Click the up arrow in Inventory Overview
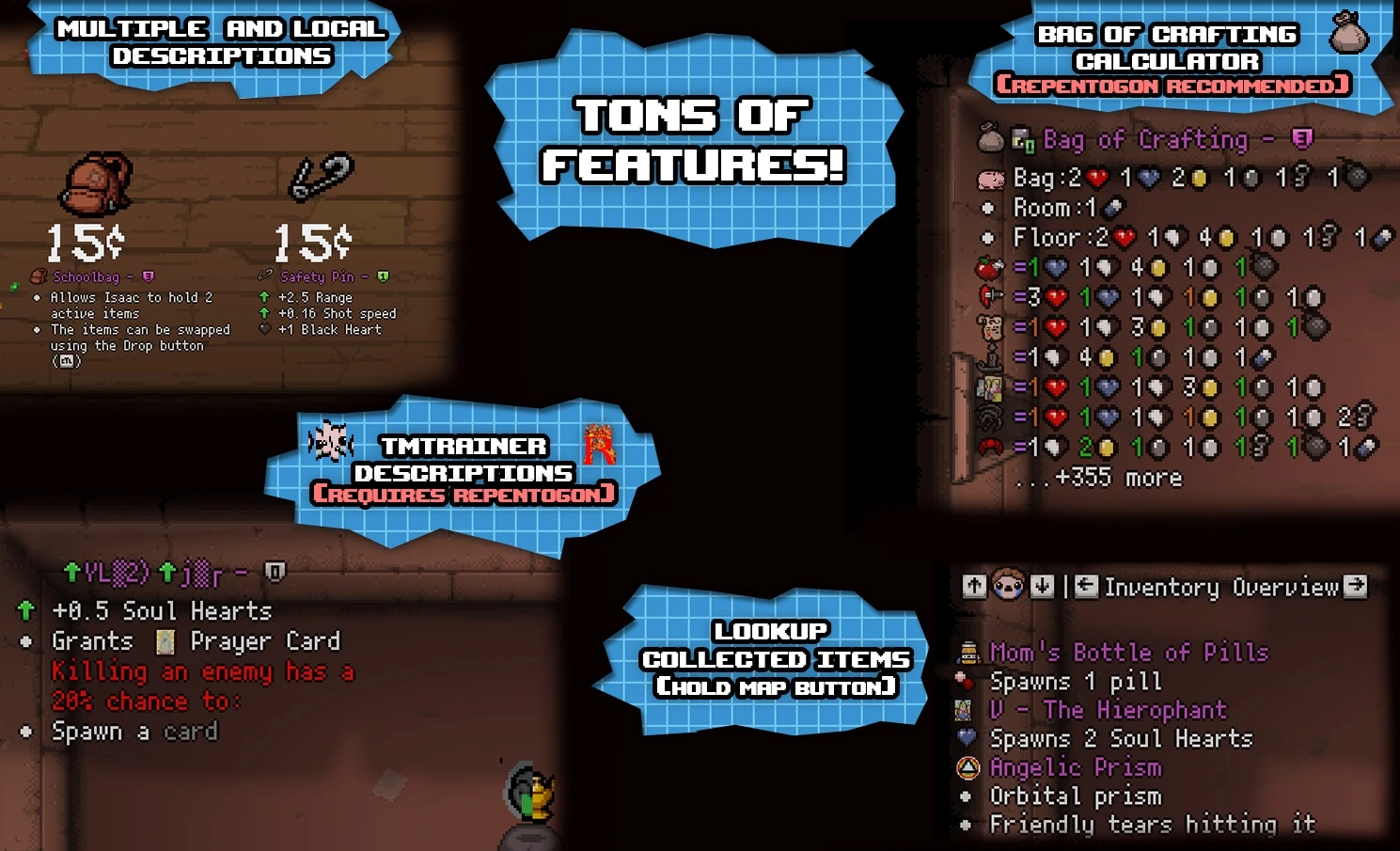 974,586
